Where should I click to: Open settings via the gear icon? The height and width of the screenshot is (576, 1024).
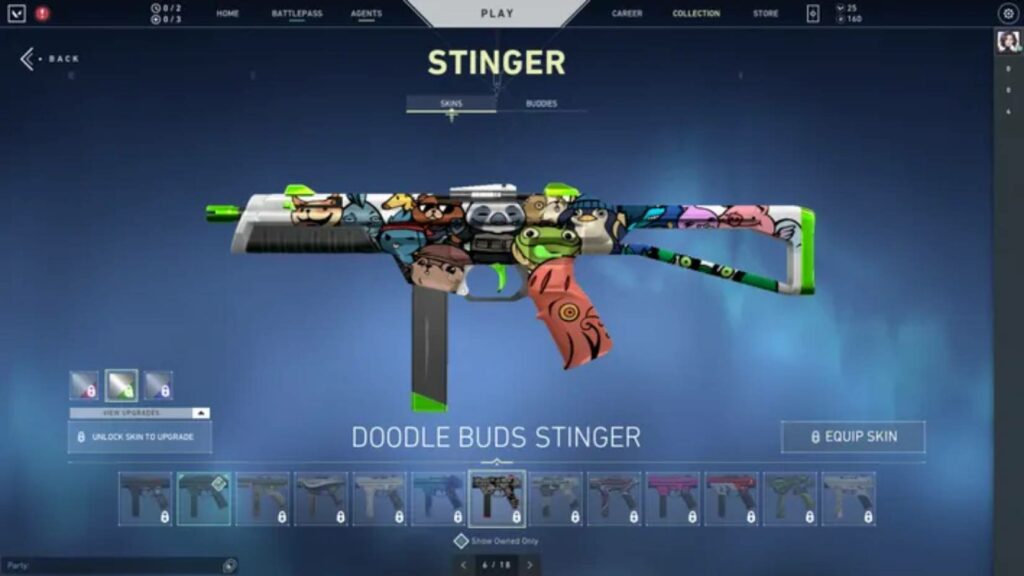1007,14
